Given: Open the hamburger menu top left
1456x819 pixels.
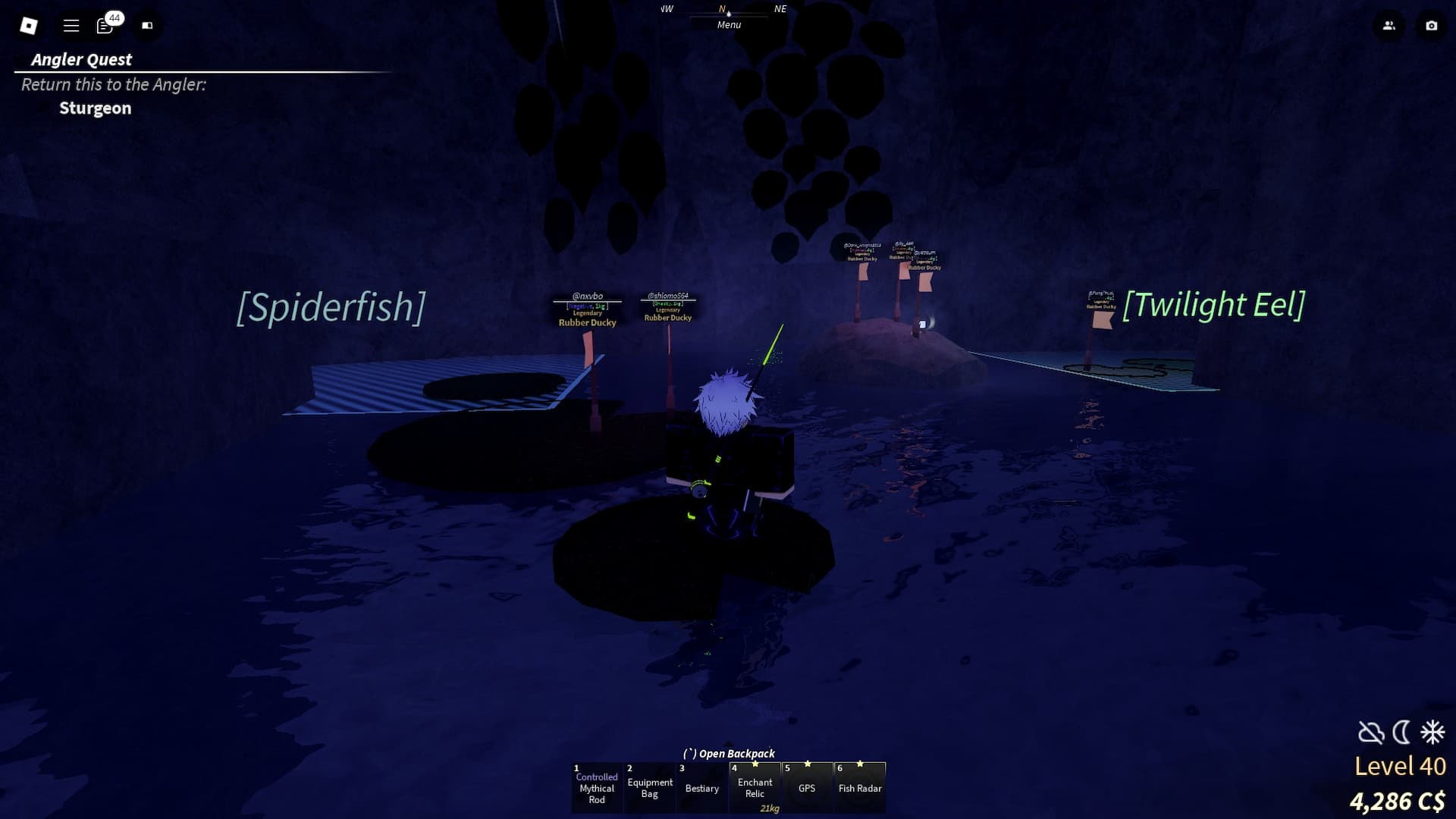Looking at the screenshot, I should [x=70, y=25].
